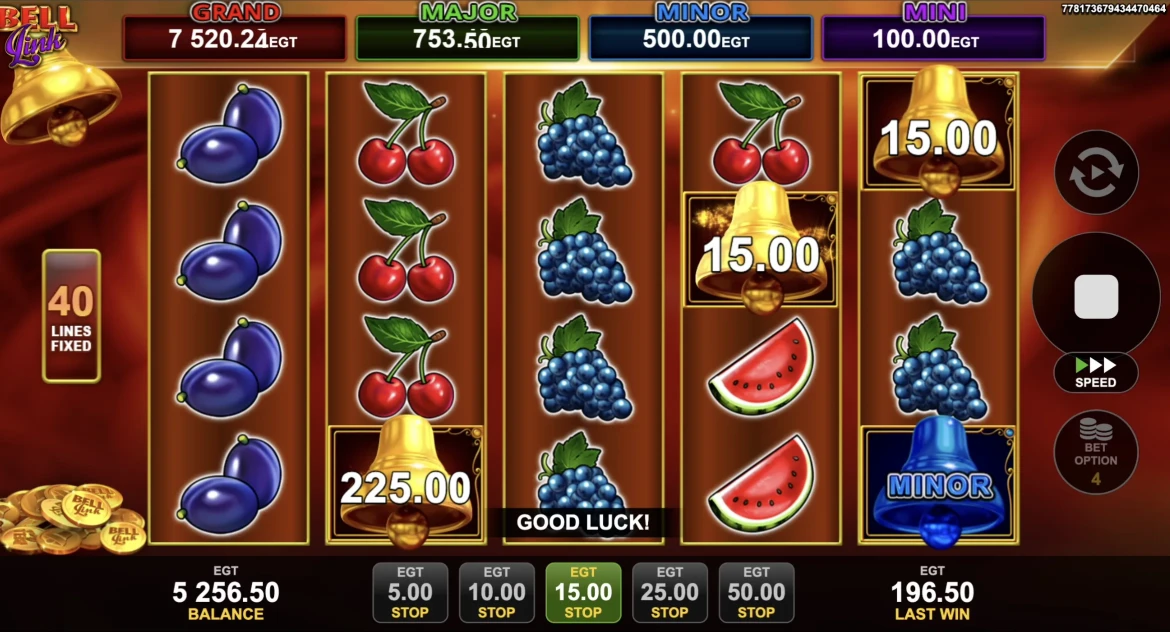The height and width of the screenshot is (632, 1170).
Task: View the Major jackpot panel
Action: tap(467, 37)
